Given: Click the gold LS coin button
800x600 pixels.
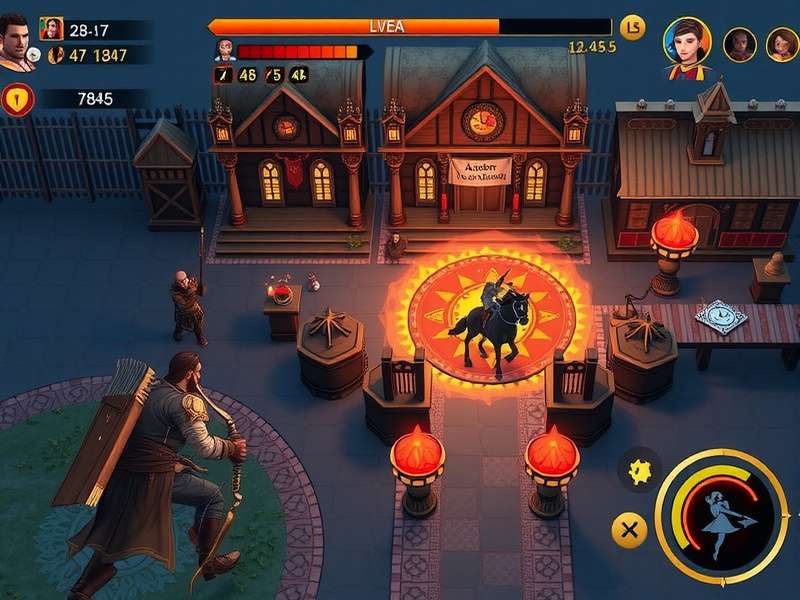Looking at the screenshot, I should [632, 28].
